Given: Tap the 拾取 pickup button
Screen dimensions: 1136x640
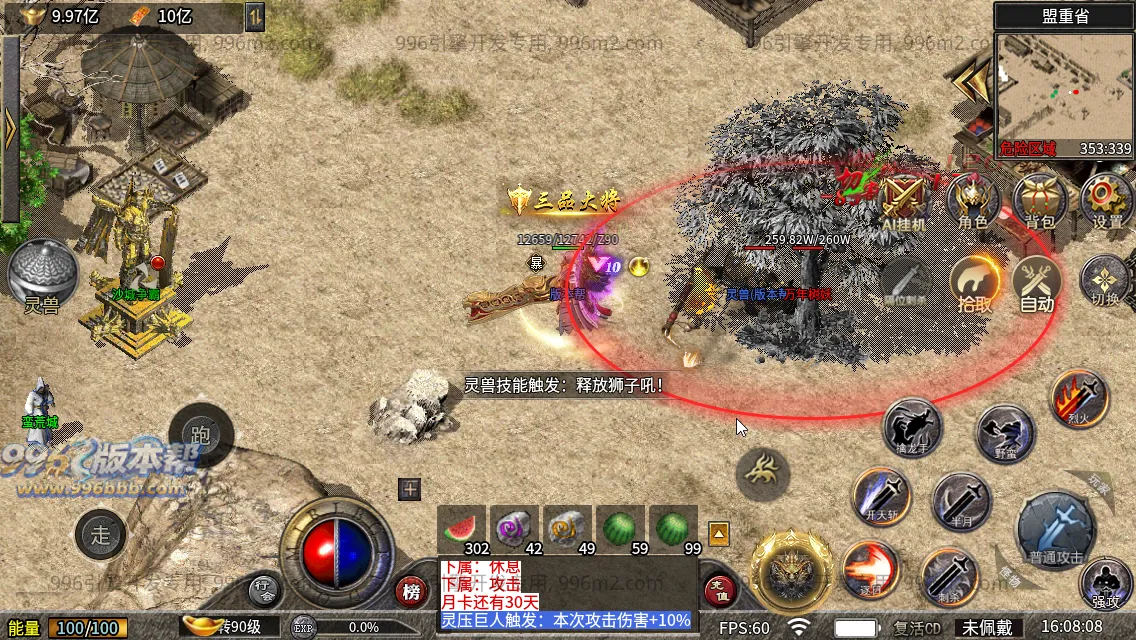Looking at the screenshot, I should 975,284.
